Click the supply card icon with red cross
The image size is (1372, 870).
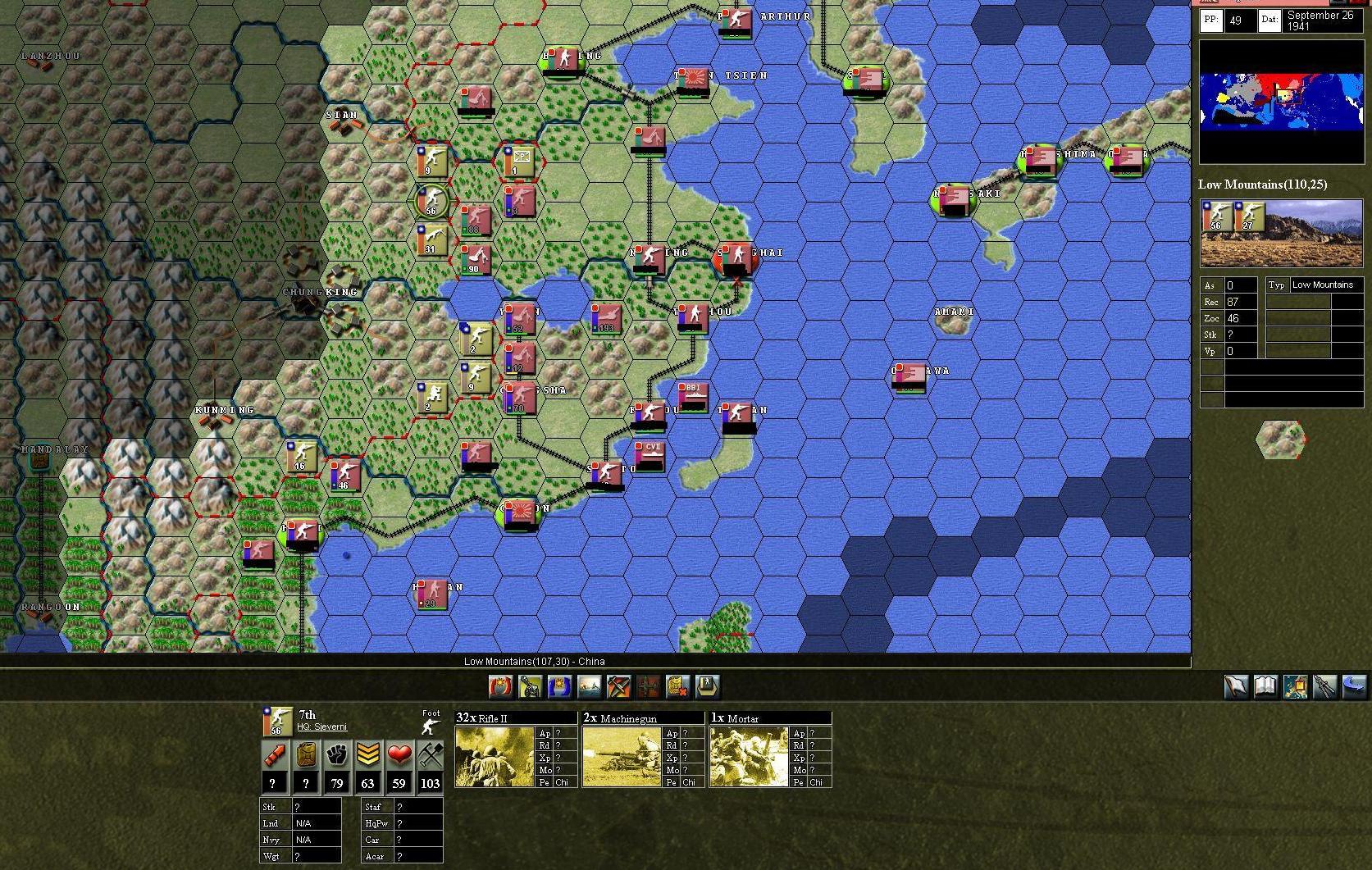[x=677, y=687]
